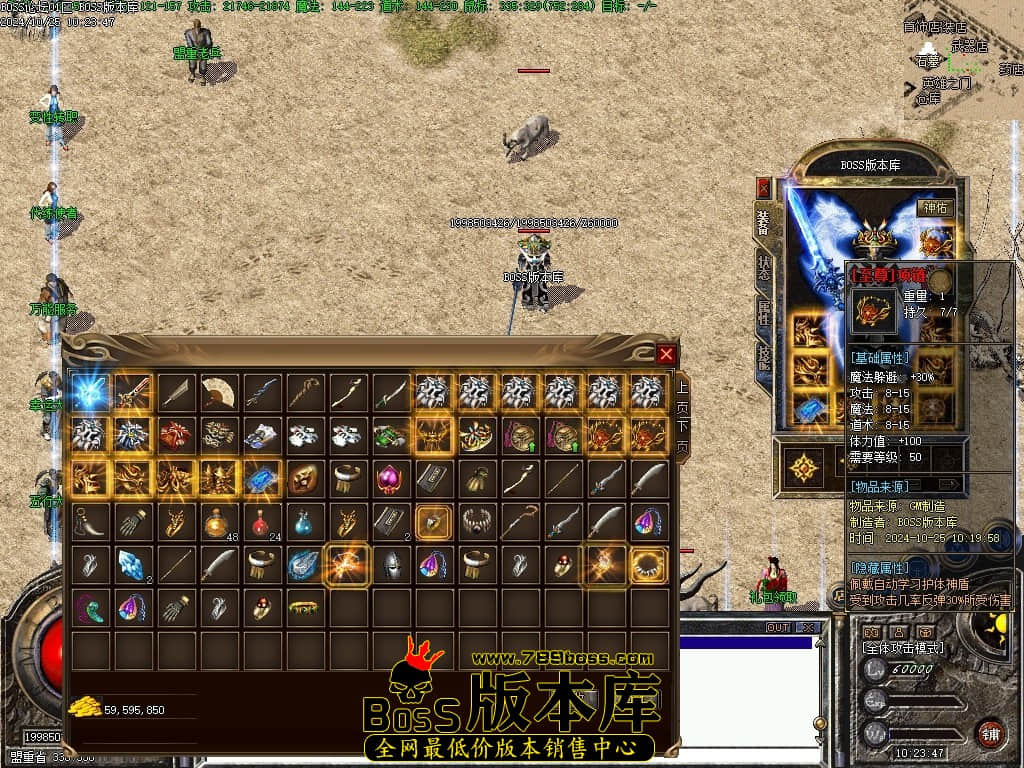The height and width of the screenshot is (768, 1024).
Task: Open the minimap in the corner
Action: coord(962,62)
